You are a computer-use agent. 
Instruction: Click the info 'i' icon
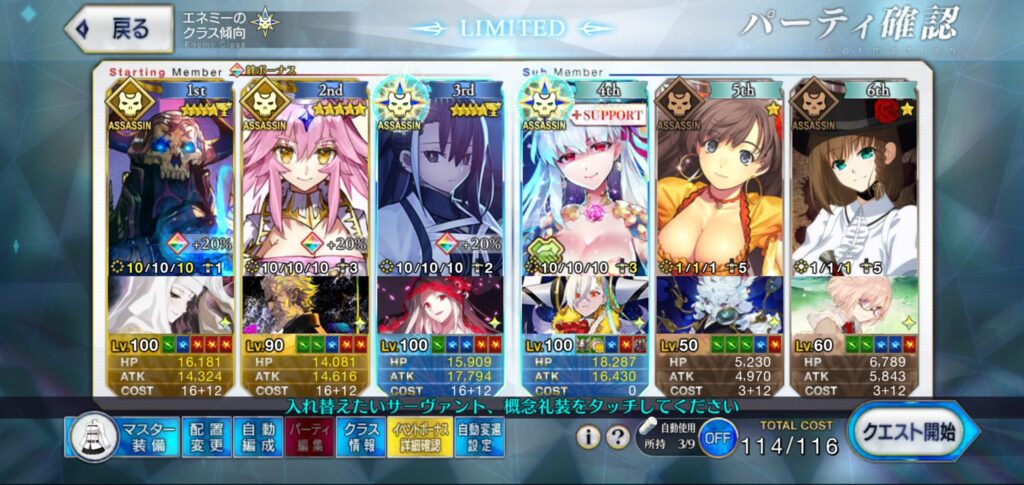point(590,437)
